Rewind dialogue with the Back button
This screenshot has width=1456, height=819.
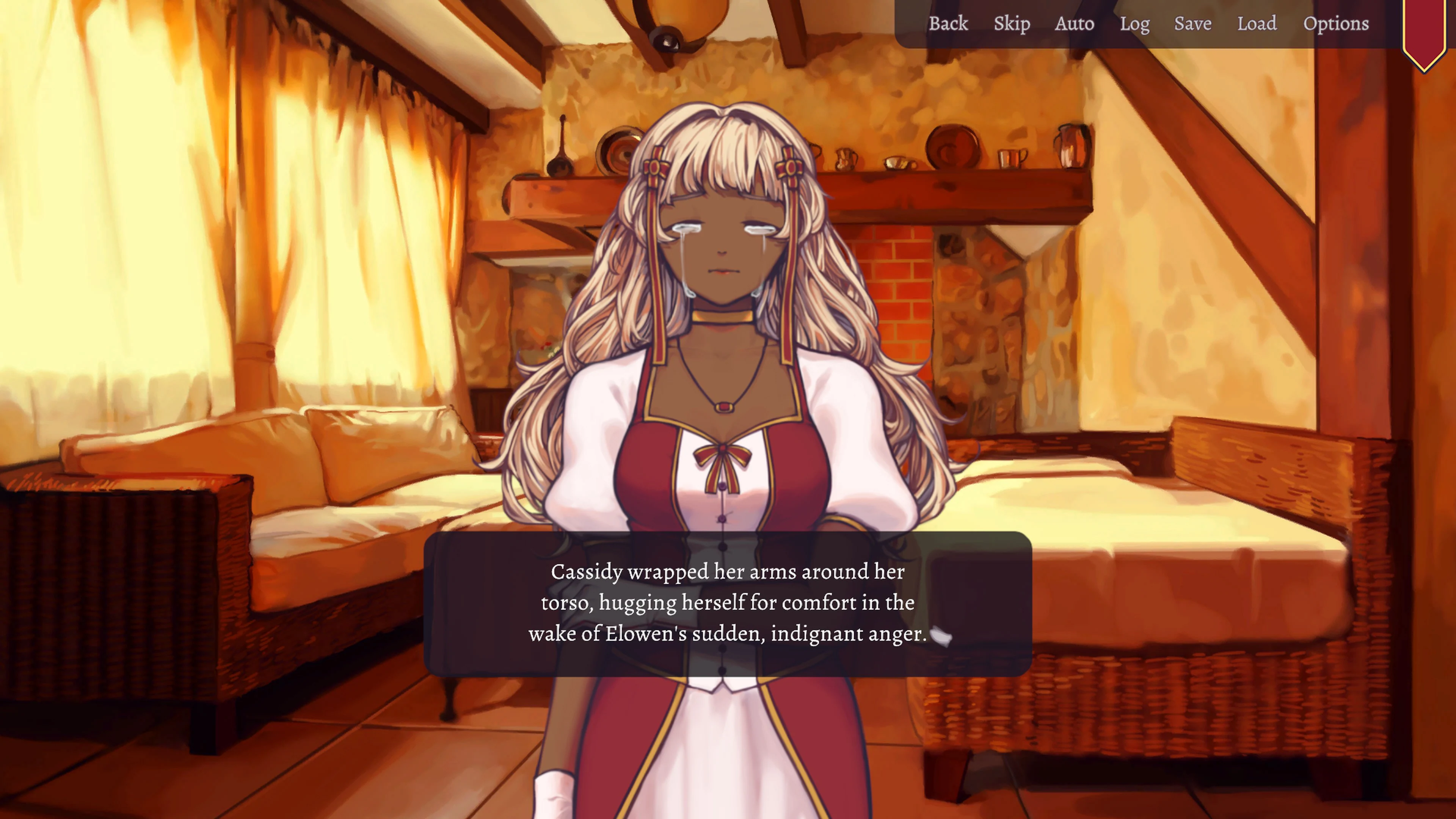[948, 24]
